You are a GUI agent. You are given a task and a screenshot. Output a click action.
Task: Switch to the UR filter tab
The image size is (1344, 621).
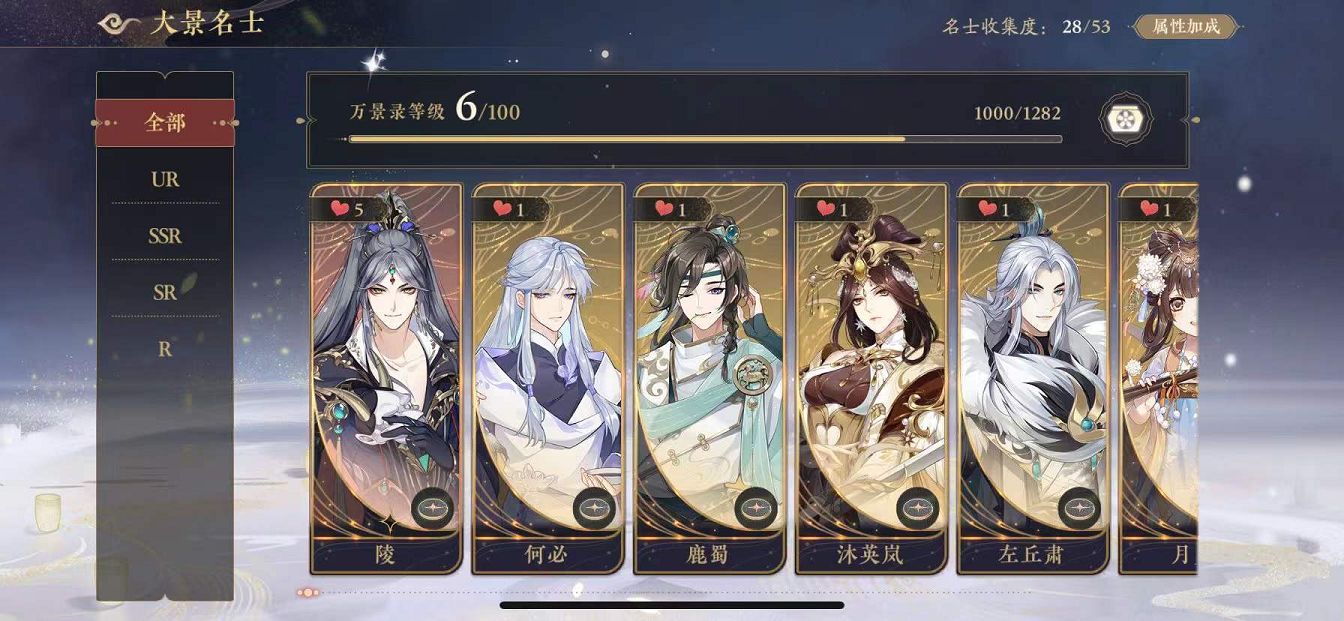click(165, 180)
